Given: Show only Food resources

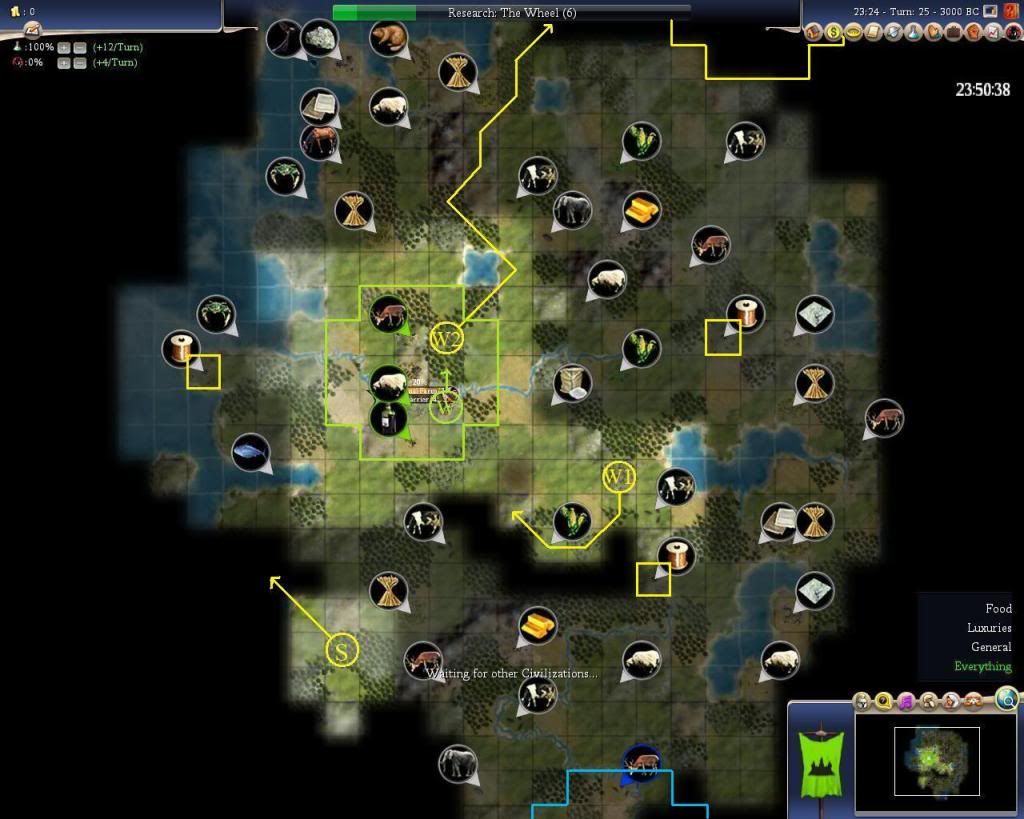Looking at the screenshot, I should (x=998, y=608).
